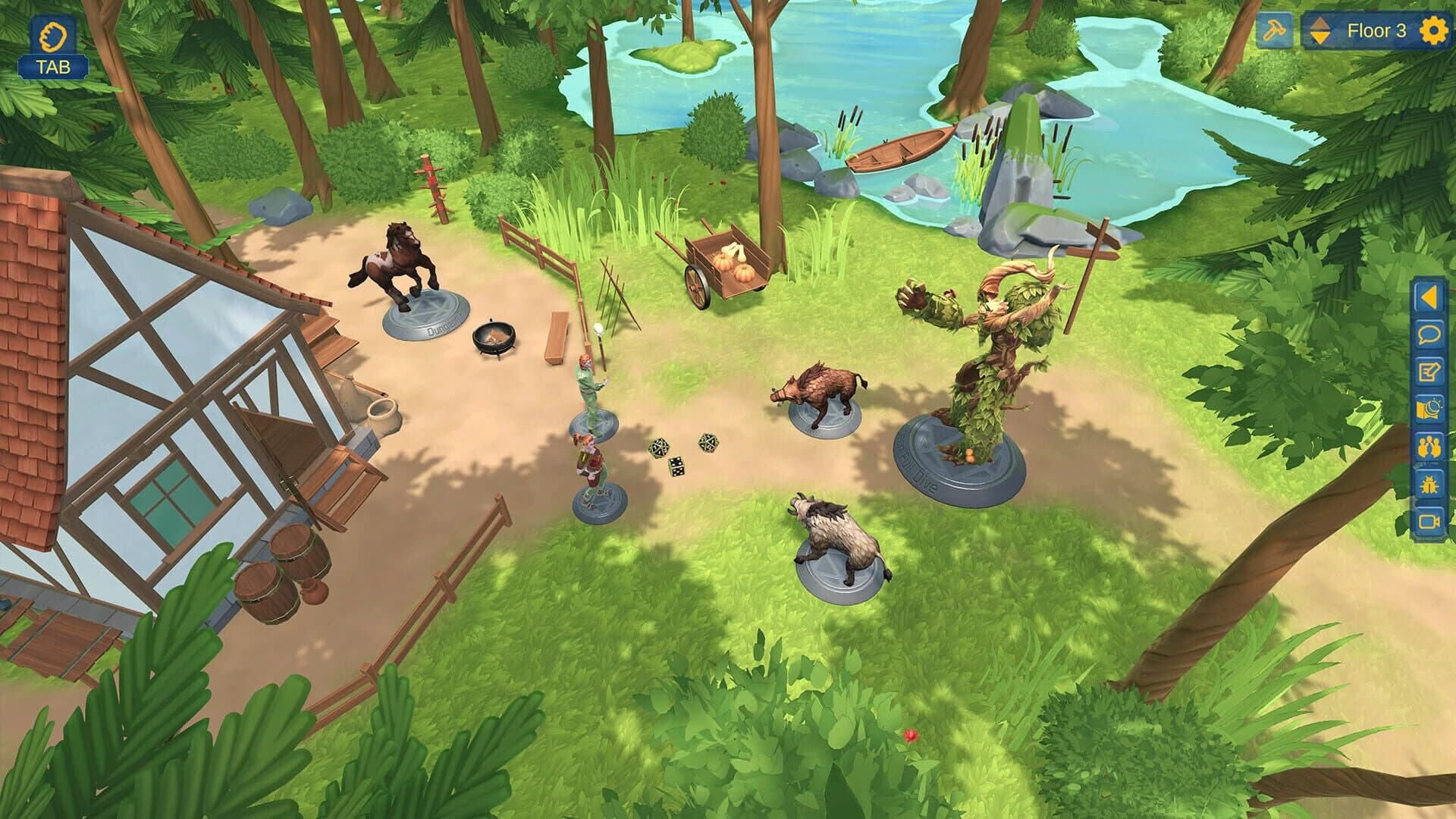This screenshot has width=1456, height=819.
Task: Click the Floor 3 label
Action: coord(1377,30)
